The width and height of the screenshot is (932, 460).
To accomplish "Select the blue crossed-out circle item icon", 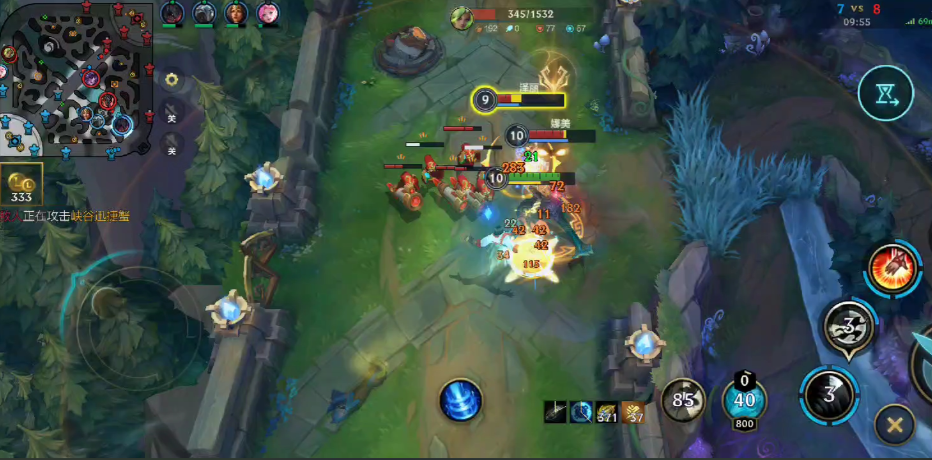I will (x=581, y=411).
